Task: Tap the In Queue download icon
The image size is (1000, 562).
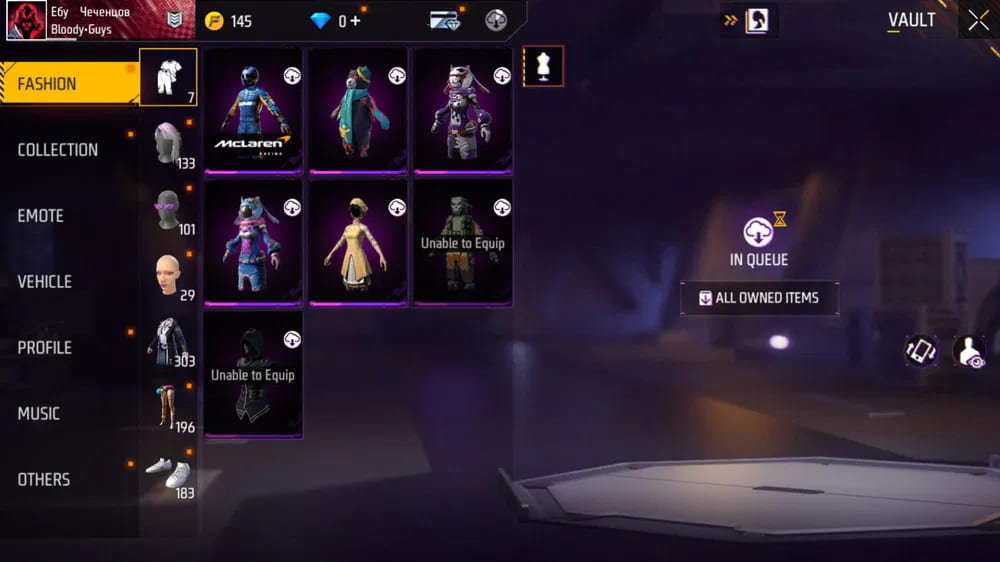Action: [758, 233]
